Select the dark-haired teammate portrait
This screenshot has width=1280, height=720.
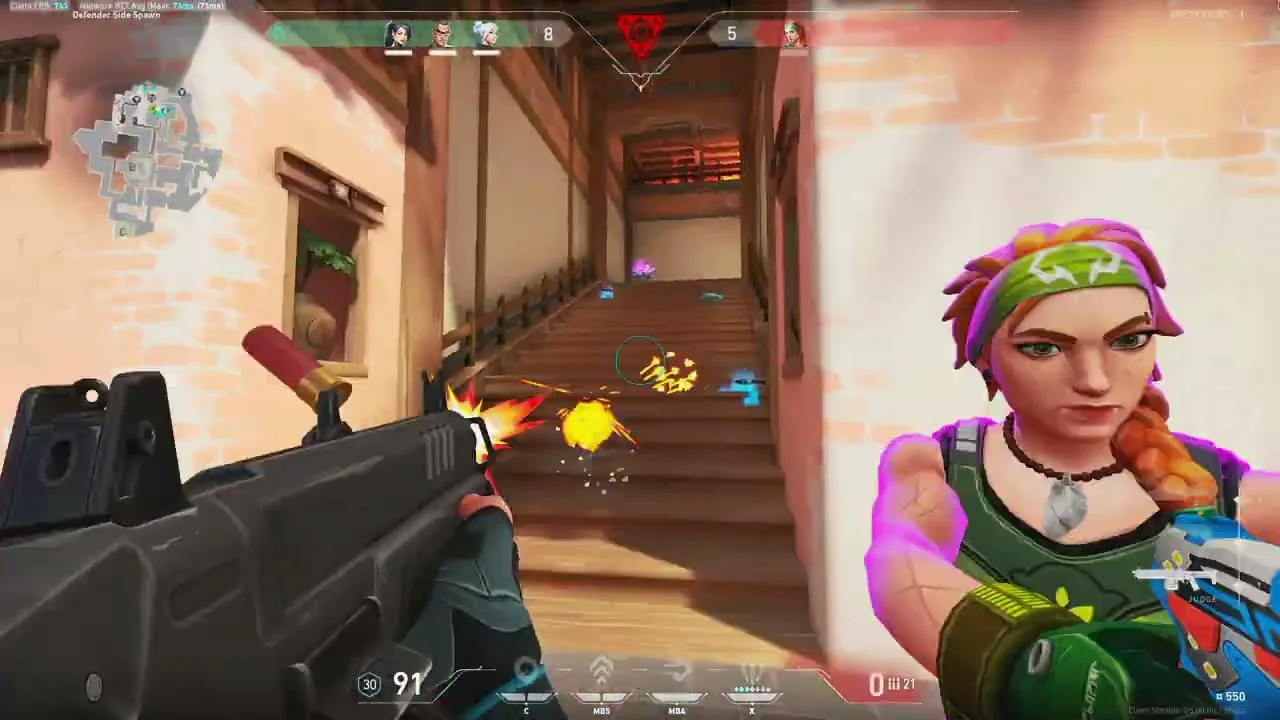398,34
